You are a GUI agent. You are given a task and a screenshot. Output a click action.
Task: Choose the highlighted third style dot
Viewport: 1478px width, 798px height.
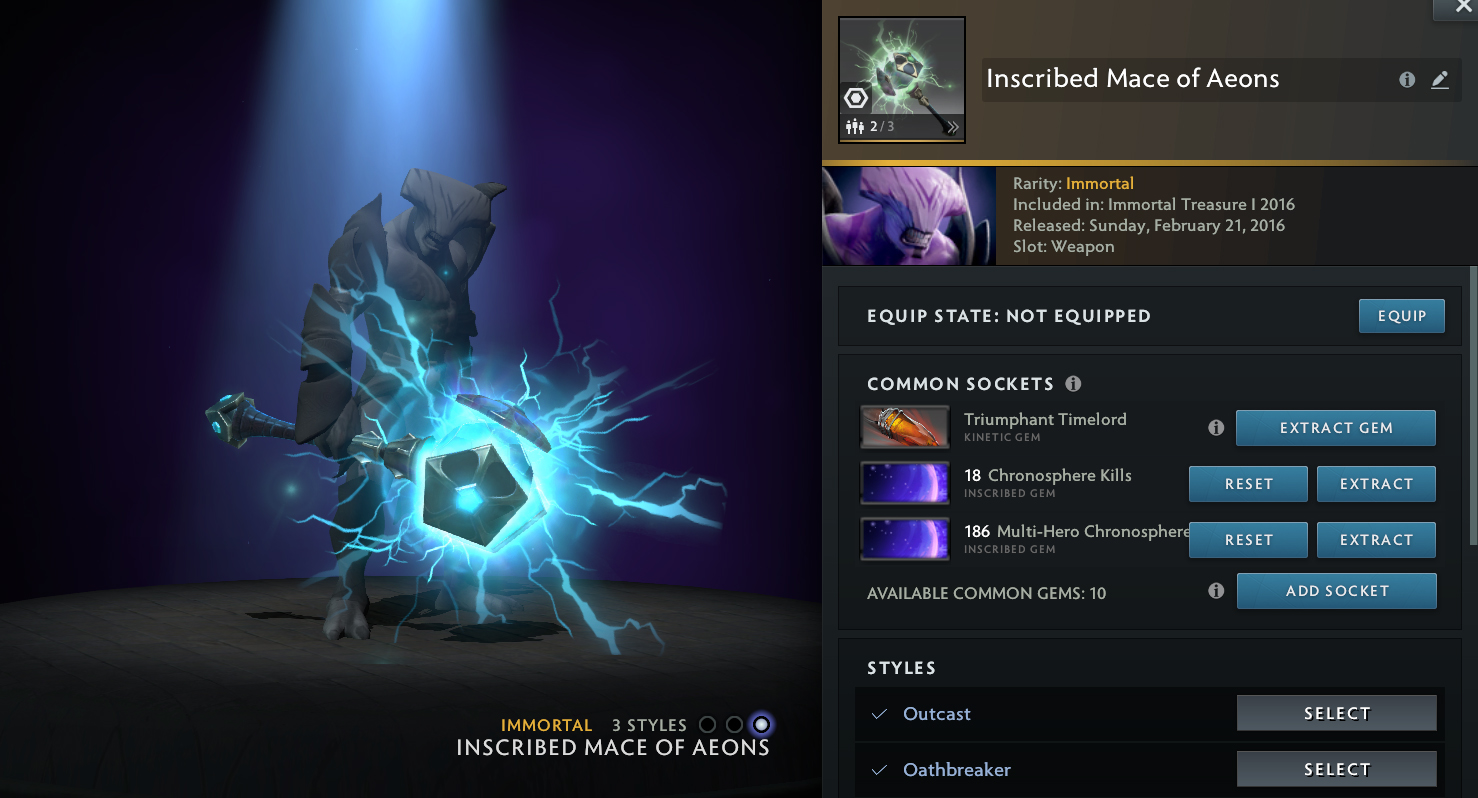point(761,724)
